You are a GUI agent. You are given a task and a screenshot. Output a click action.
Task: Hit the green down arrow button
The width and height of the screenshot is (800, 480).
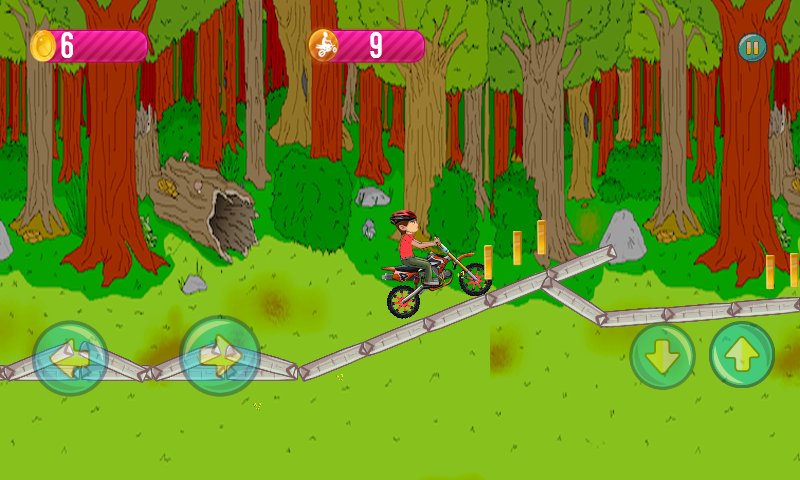click(x=662, y=356)
